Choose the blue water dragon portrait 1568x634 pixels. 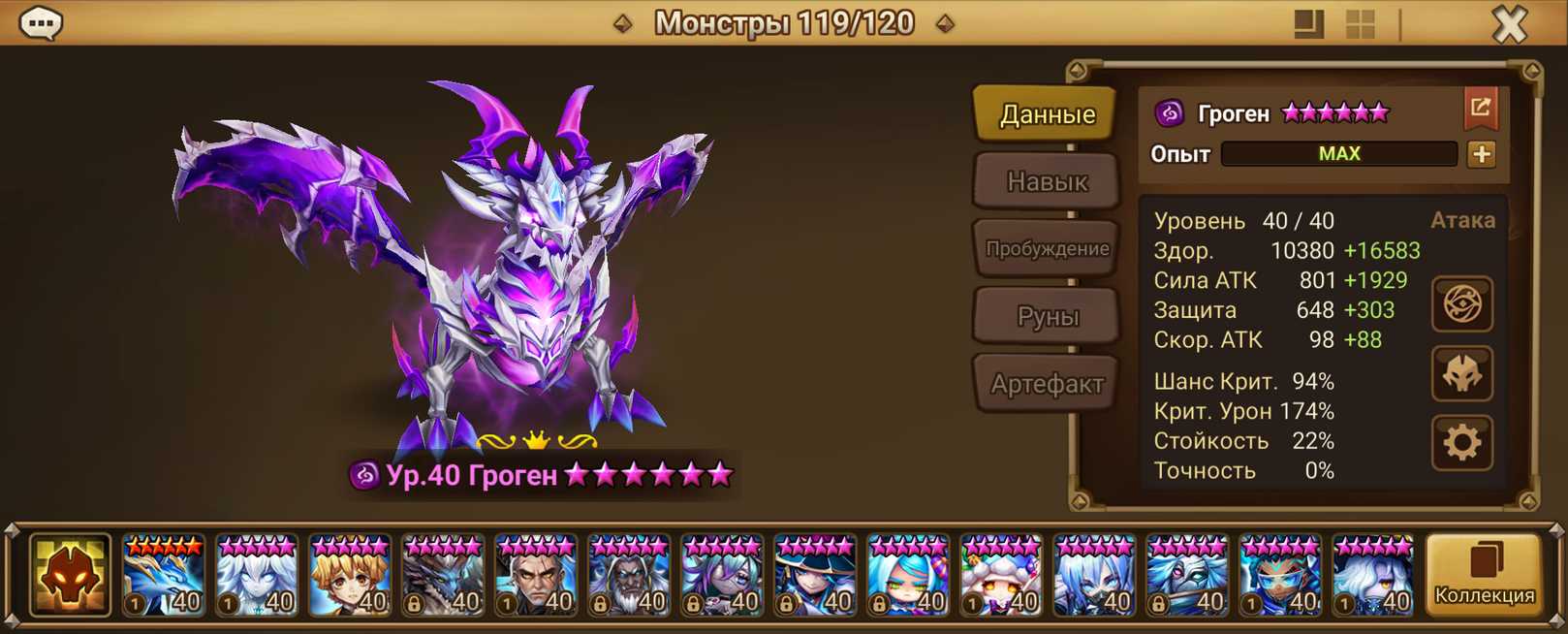pyautogui.click(x=164, y=576)
